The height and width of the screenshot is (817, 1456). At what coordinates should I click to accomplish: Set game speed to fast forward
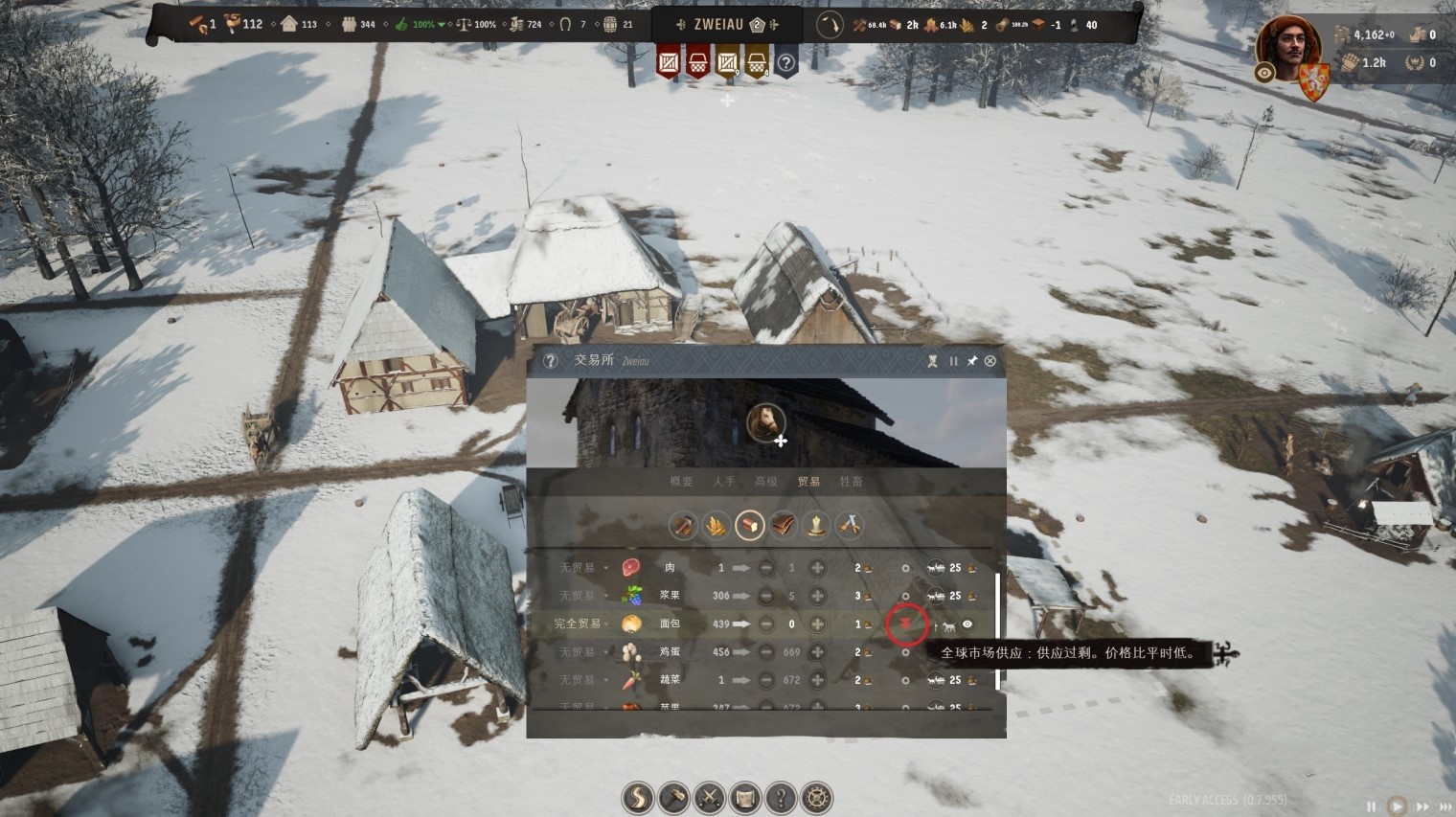pos(1422,806)
